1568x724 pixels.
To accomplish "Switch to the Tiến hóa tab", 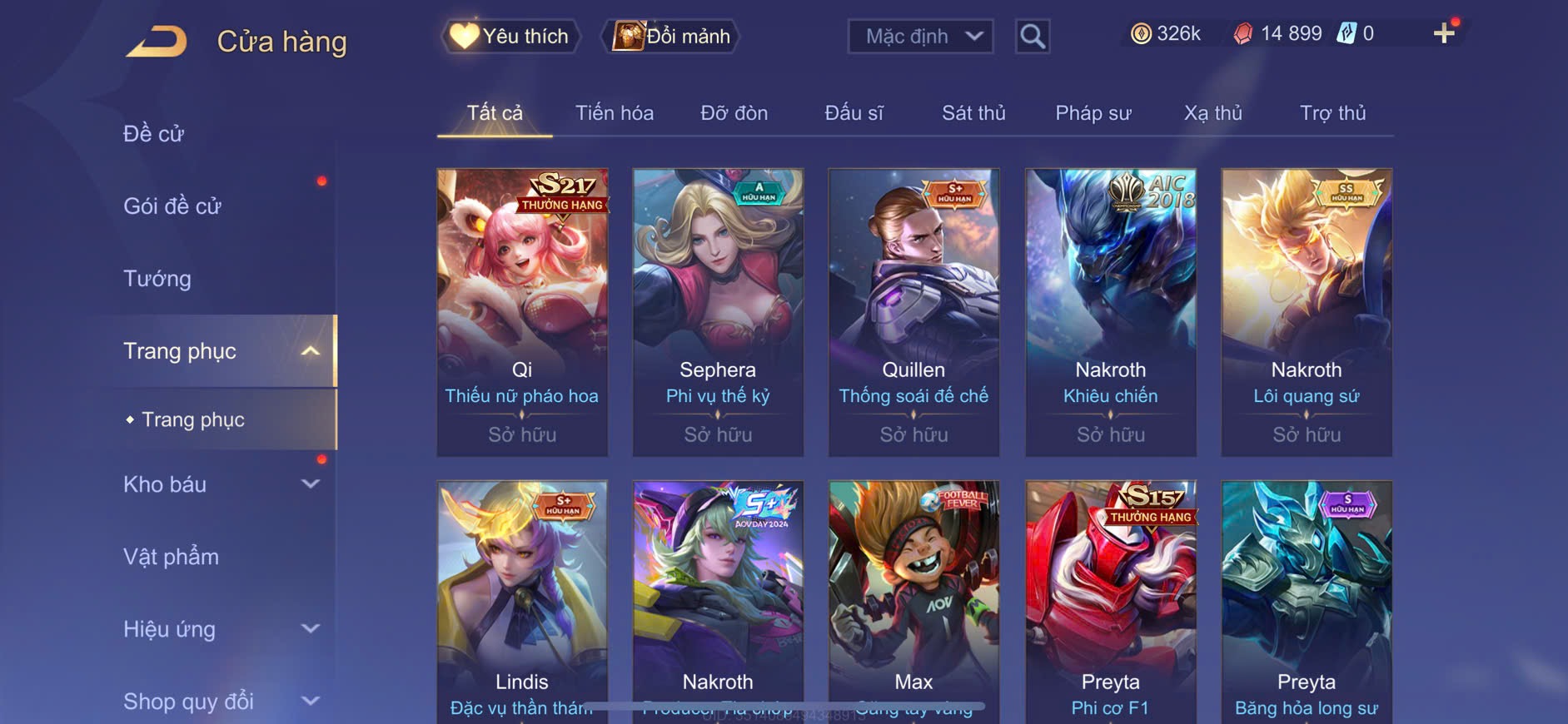I will (615, 113).
